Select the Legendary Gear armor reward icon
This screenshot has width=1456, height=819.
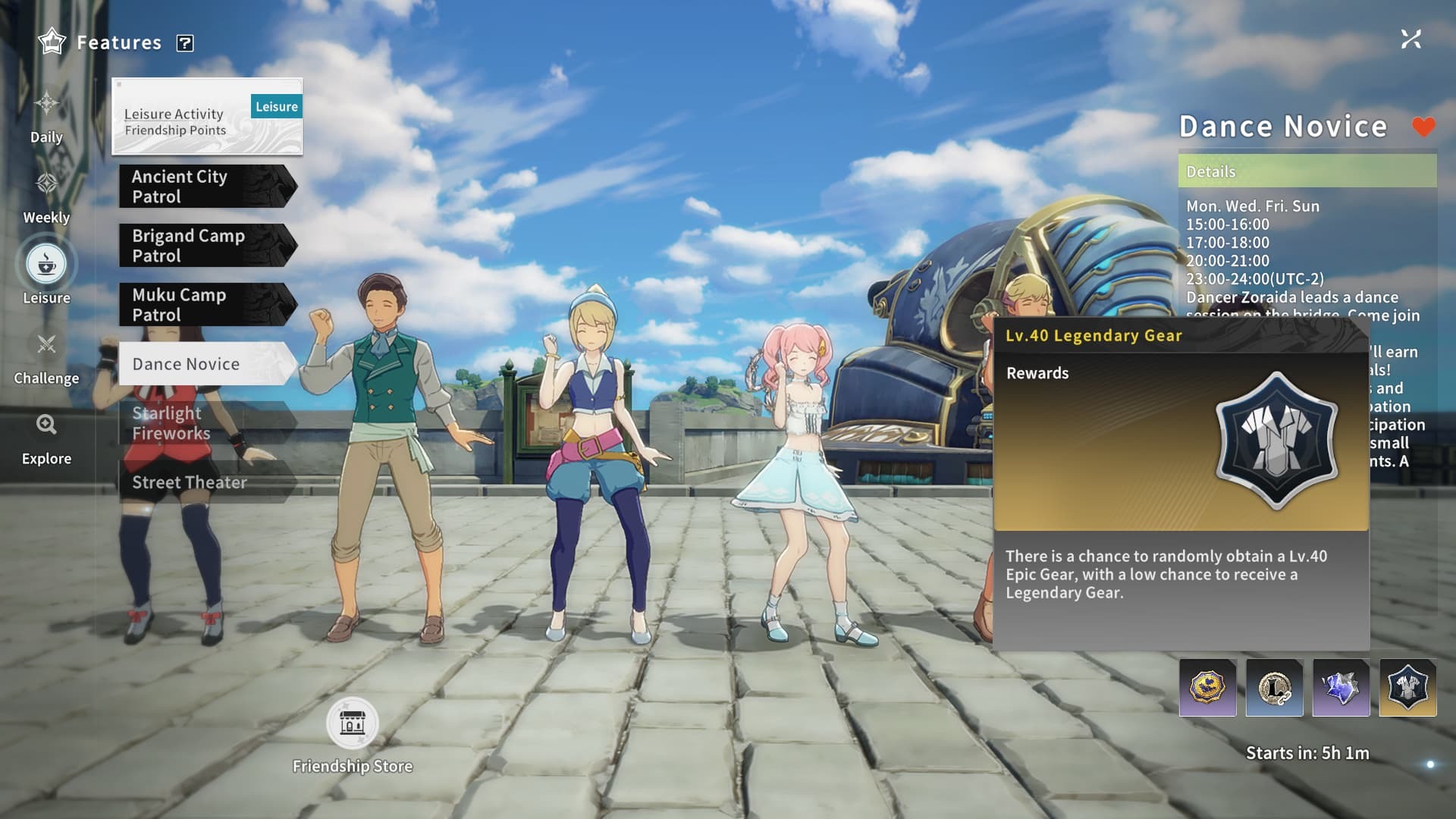[1407, 688]
